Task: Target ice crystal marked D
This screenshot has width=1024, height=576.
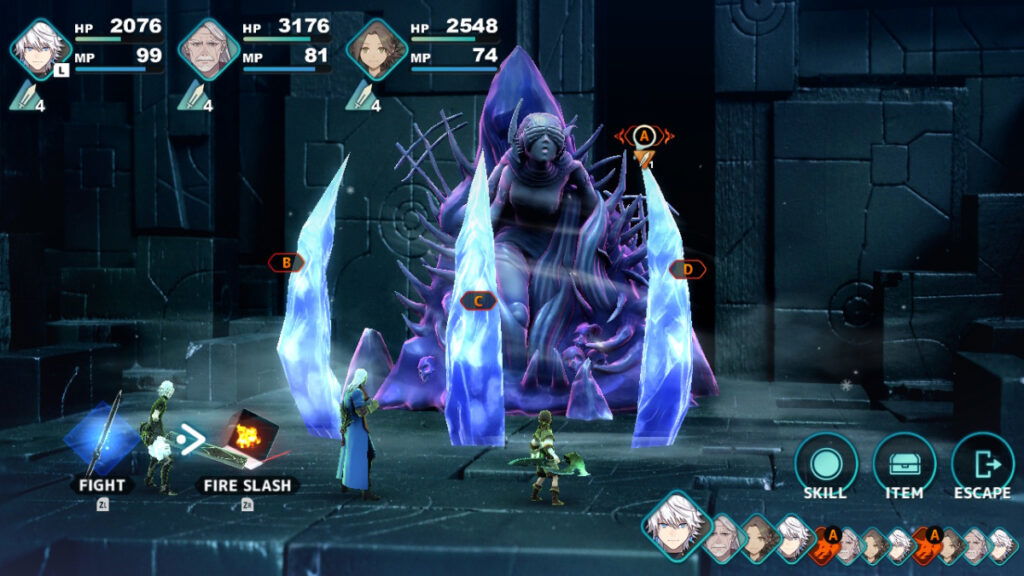Action: pos(687,269)
